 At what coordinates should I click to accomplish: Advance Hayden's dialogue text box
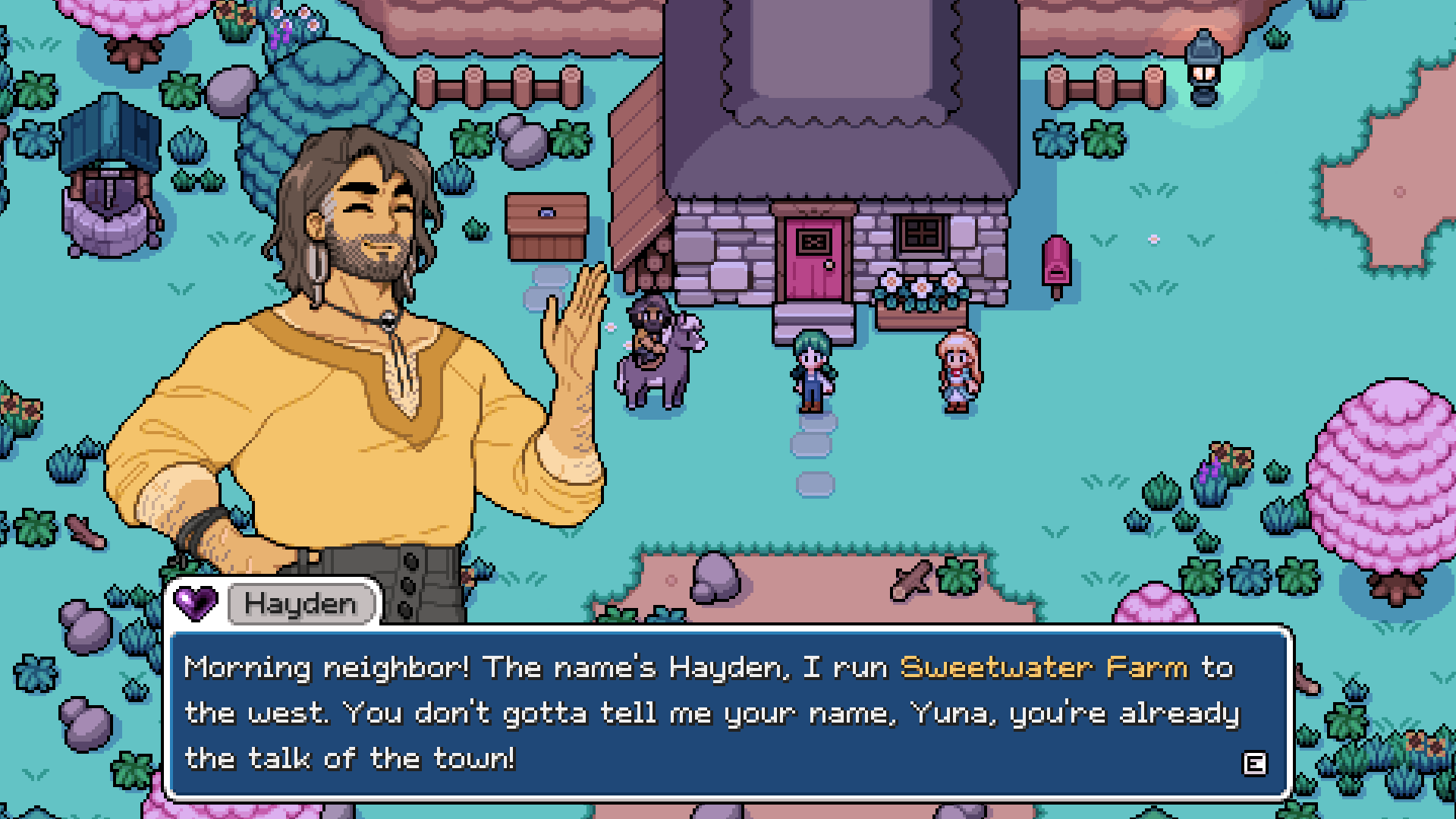coord(1253,763)
